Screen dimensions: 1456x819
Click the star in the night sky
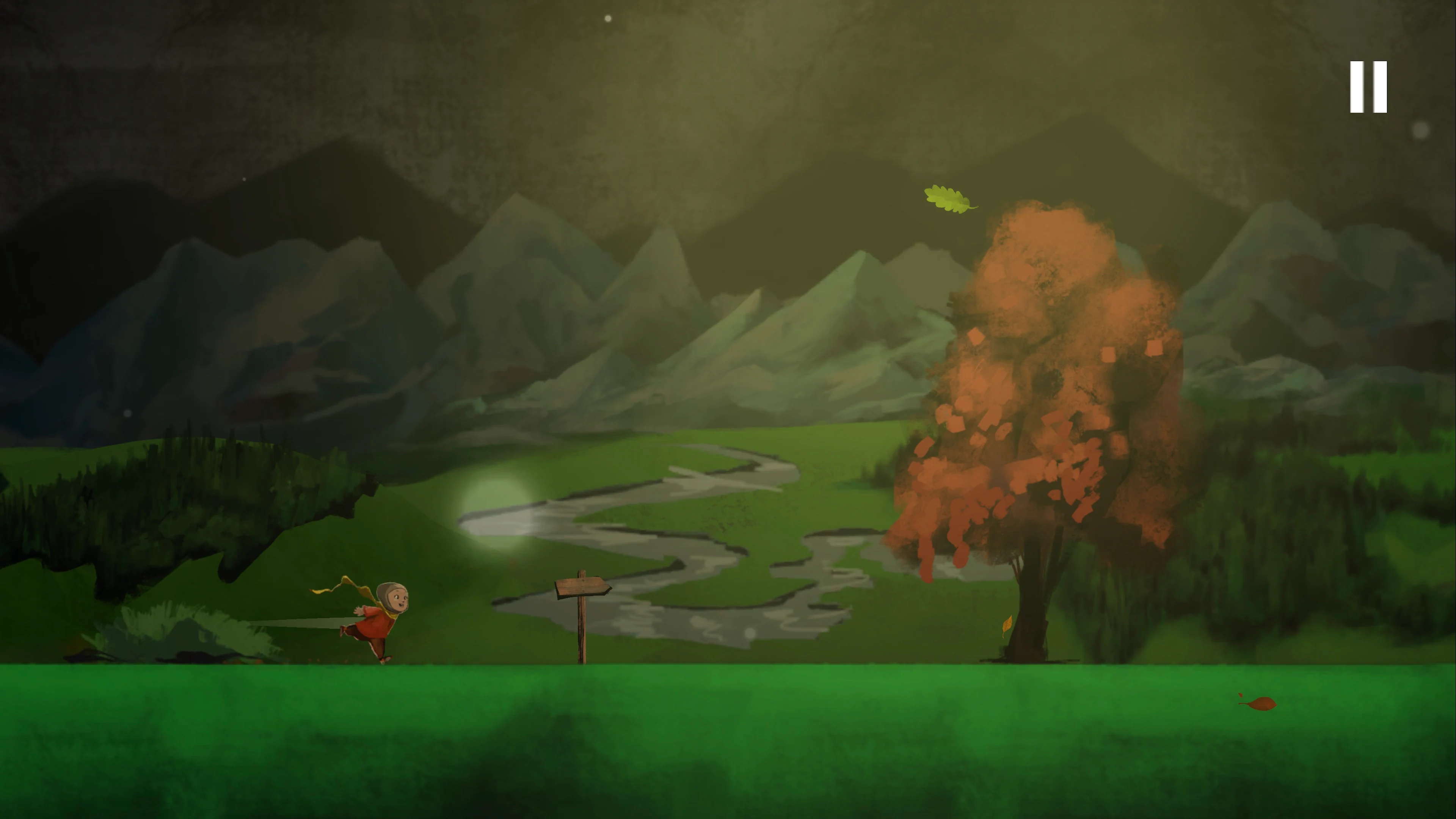pyautogui.click(x=607, y=19)
